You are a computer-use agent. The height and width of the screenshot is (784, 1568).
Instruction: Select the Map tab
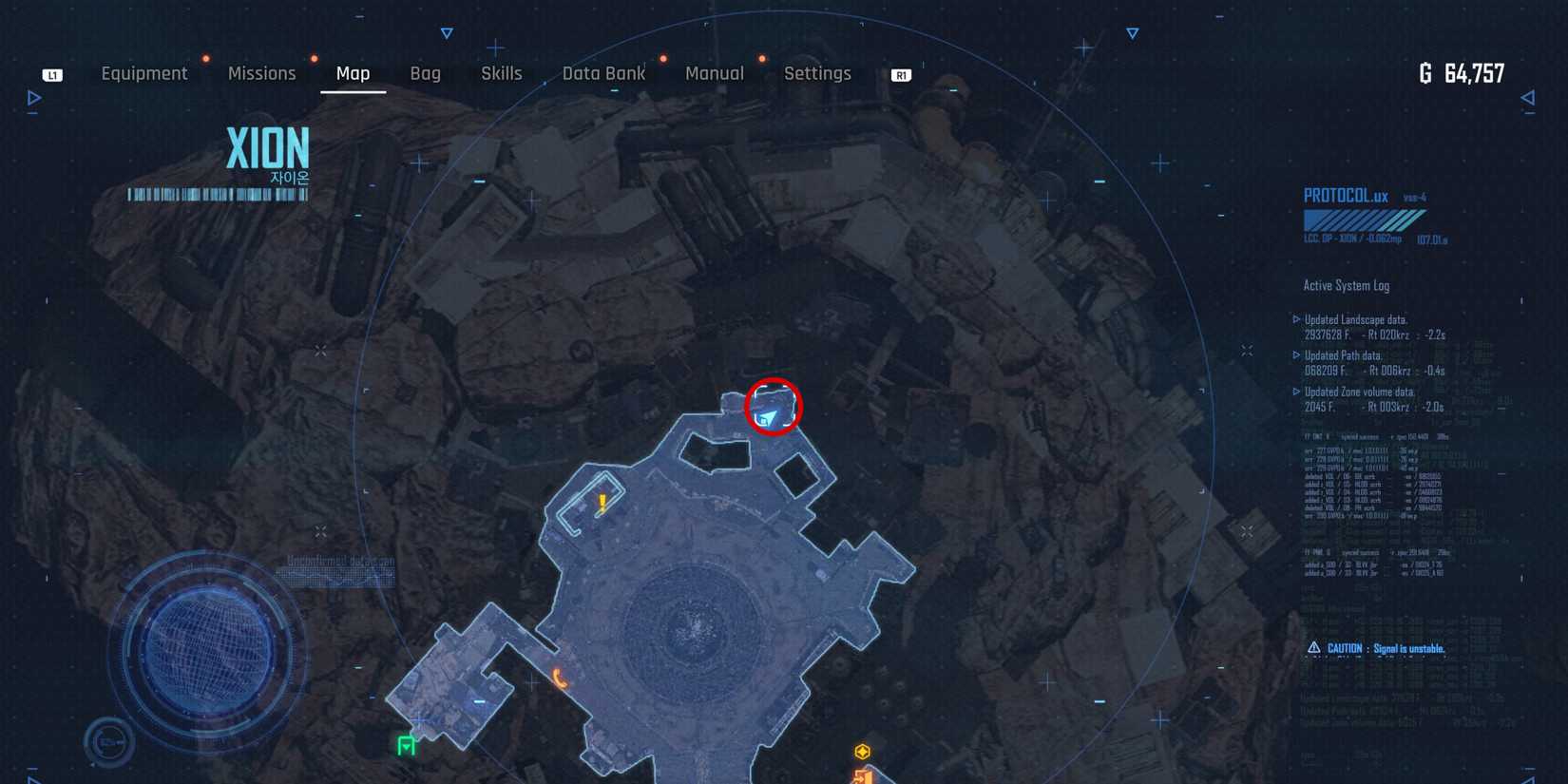pos(354,73)
